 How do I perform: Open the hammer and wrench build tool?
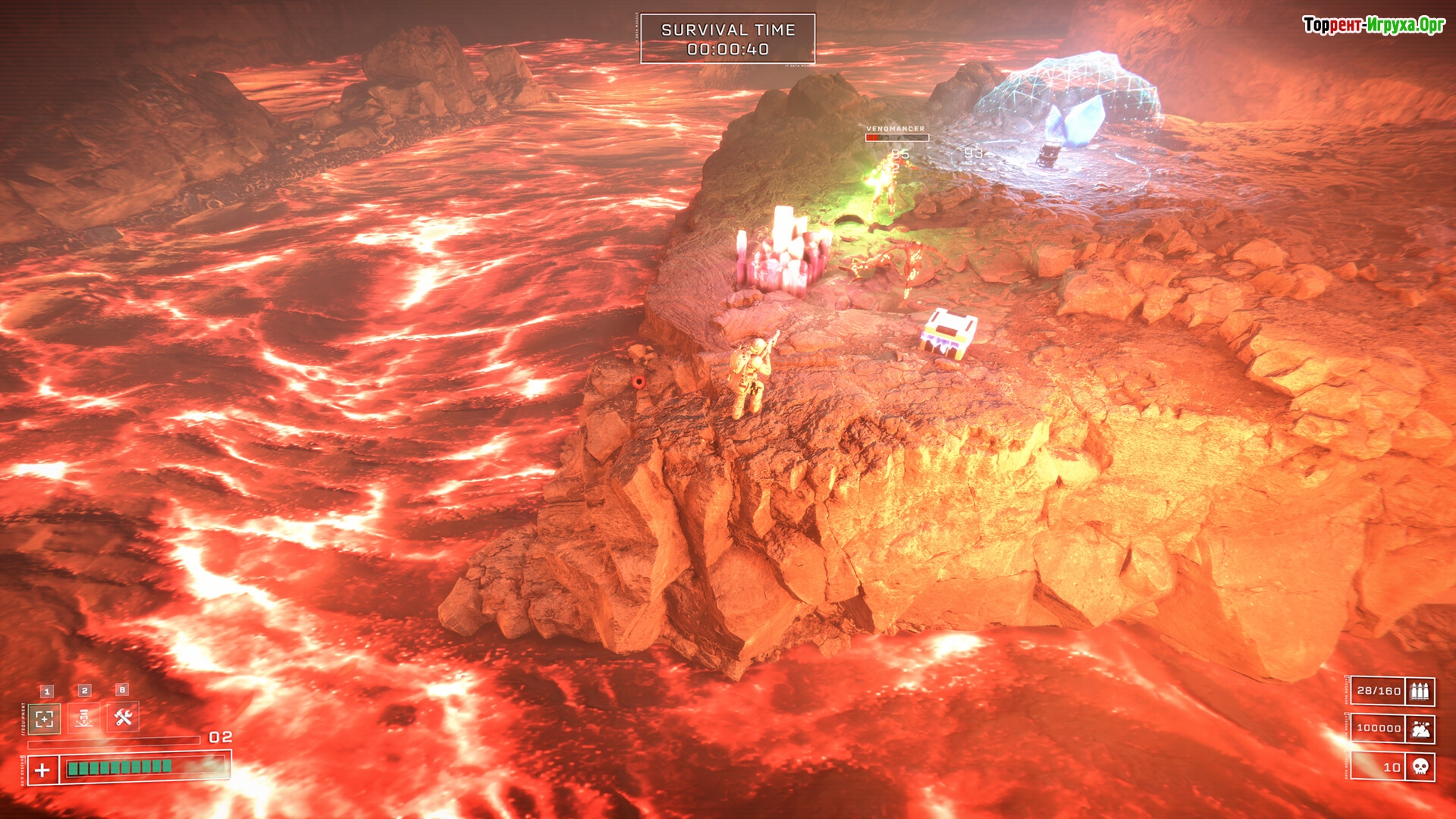(124, 717)
